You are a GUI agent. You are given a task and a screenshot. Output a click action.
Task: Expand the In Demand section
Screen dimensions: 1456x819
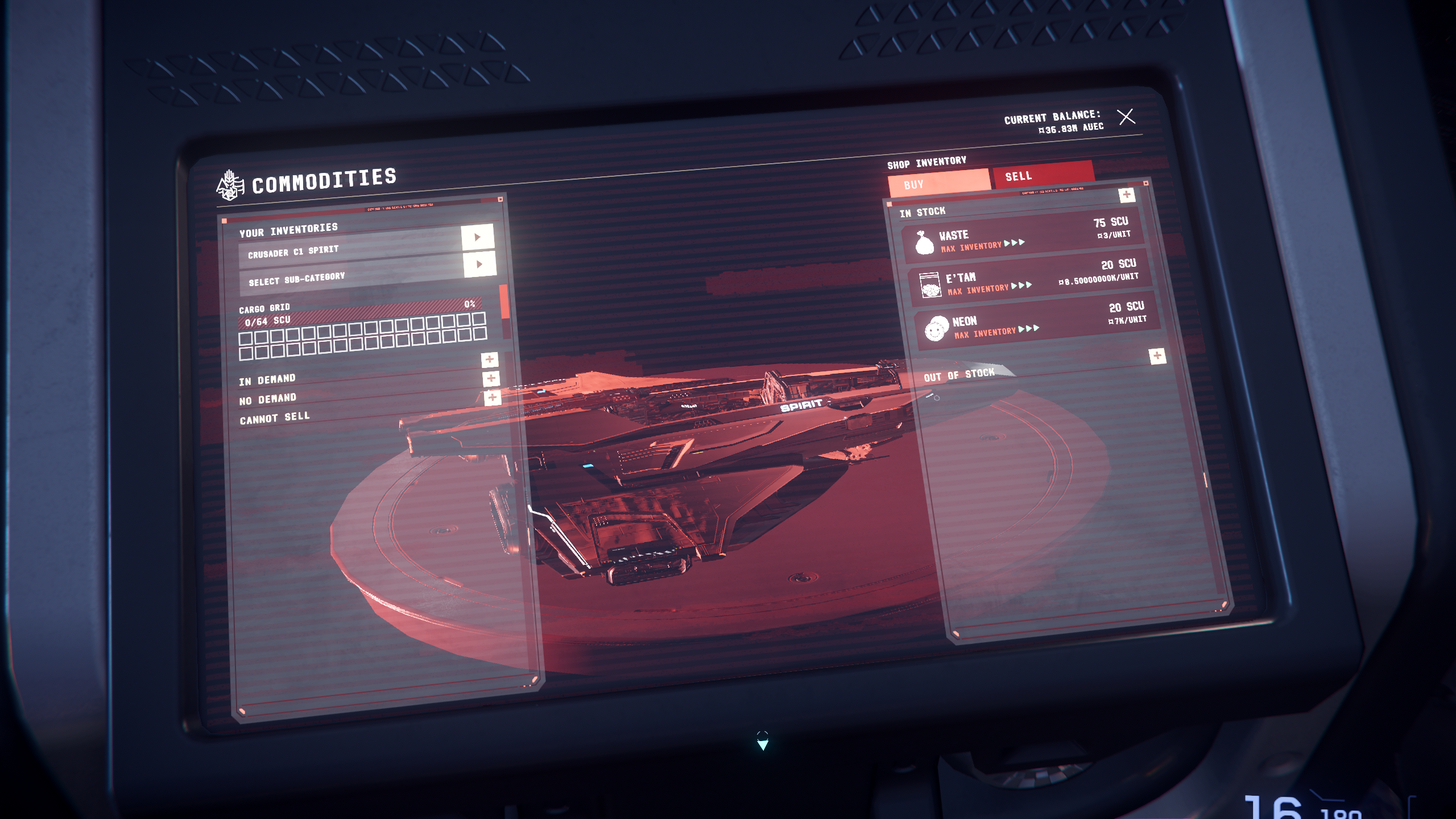pos(489,359)
